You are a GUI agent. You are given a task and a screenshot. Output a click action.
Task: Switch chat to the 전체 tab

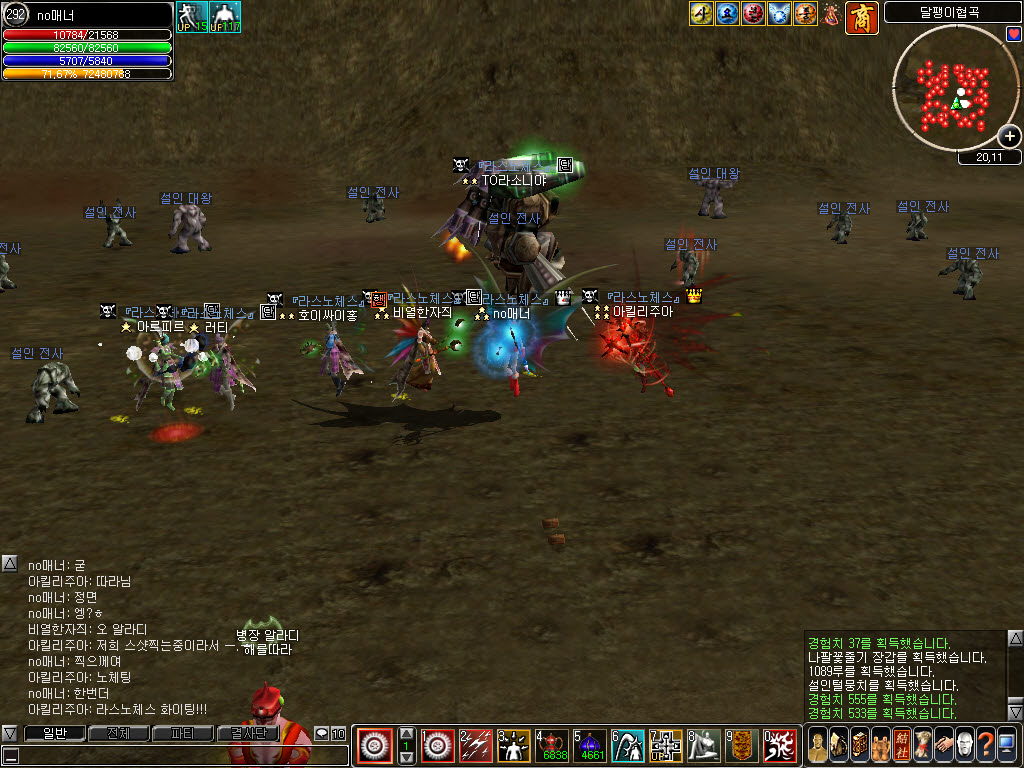(x=118, y=734)
